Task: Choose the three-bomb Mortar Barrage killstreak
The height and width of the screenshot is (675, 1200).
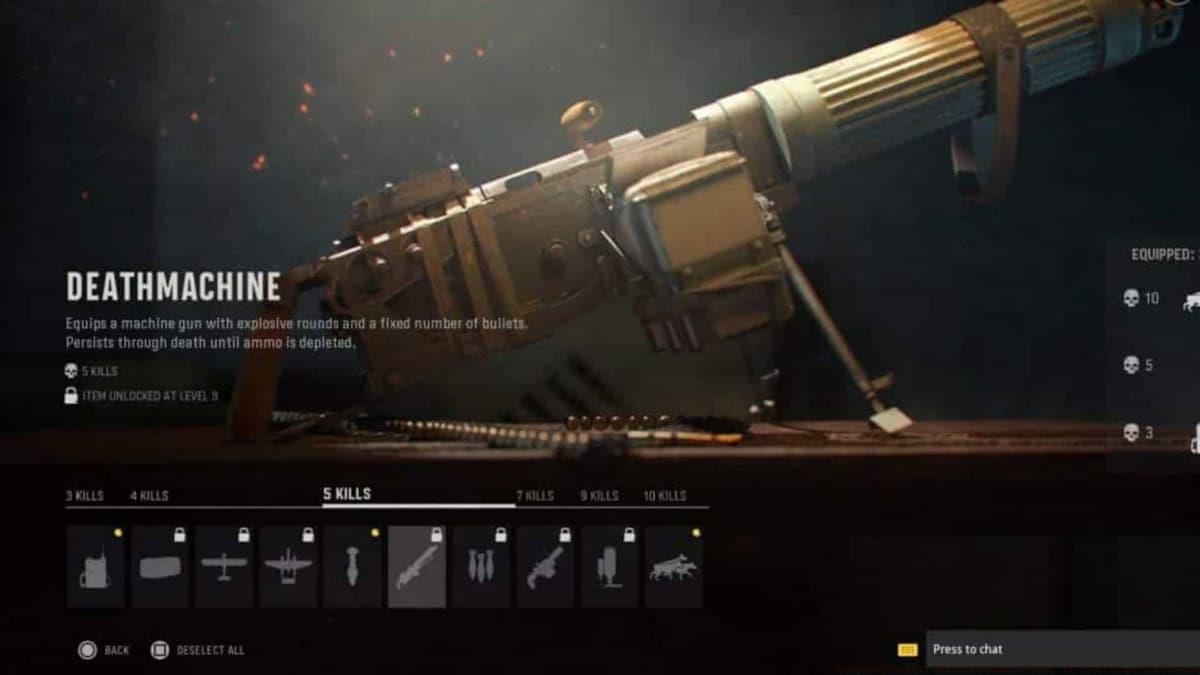Action: point(481,567)
